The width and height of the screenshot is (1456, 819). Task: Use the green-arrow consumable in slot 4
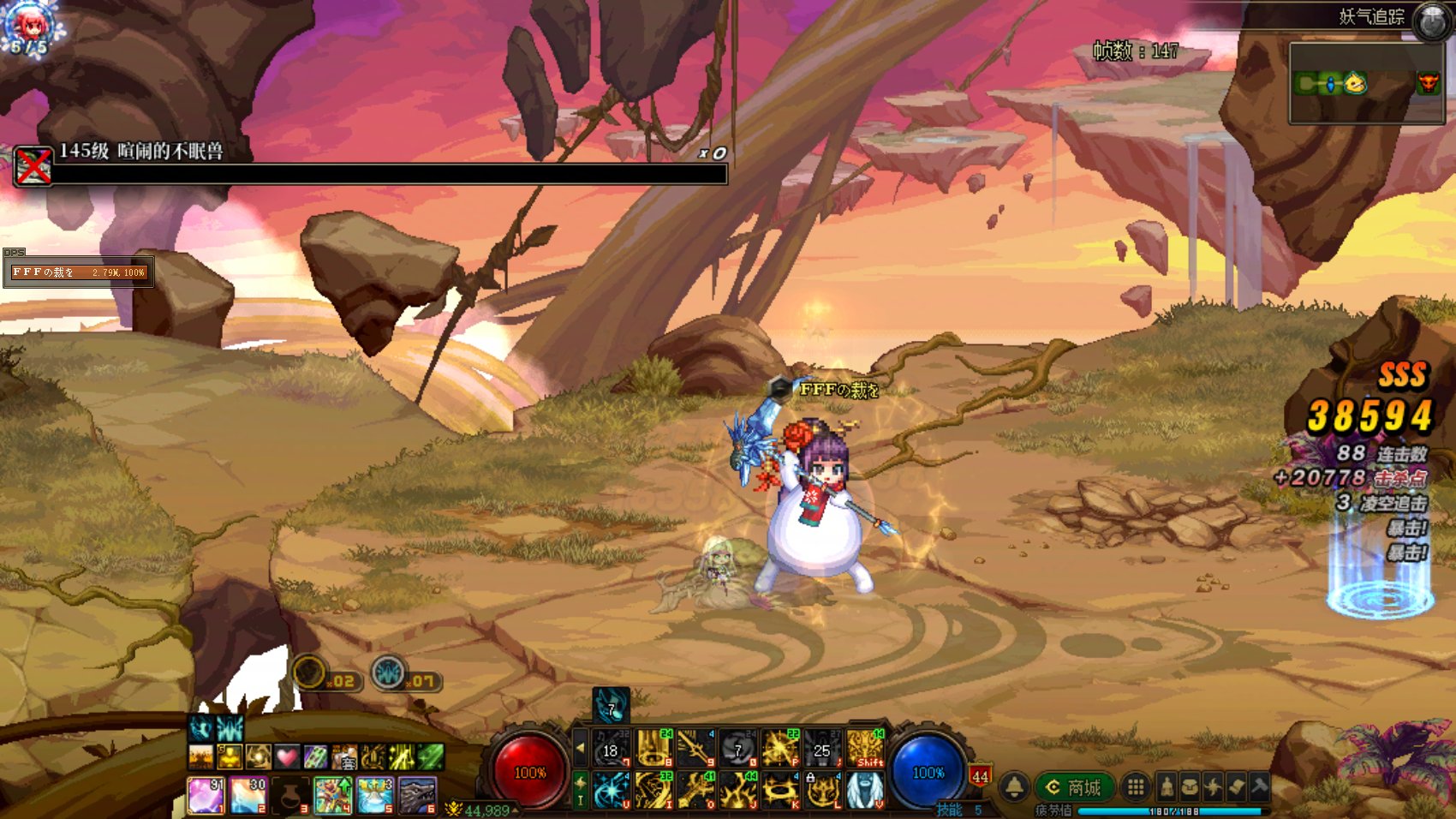(x=332, y=795)
